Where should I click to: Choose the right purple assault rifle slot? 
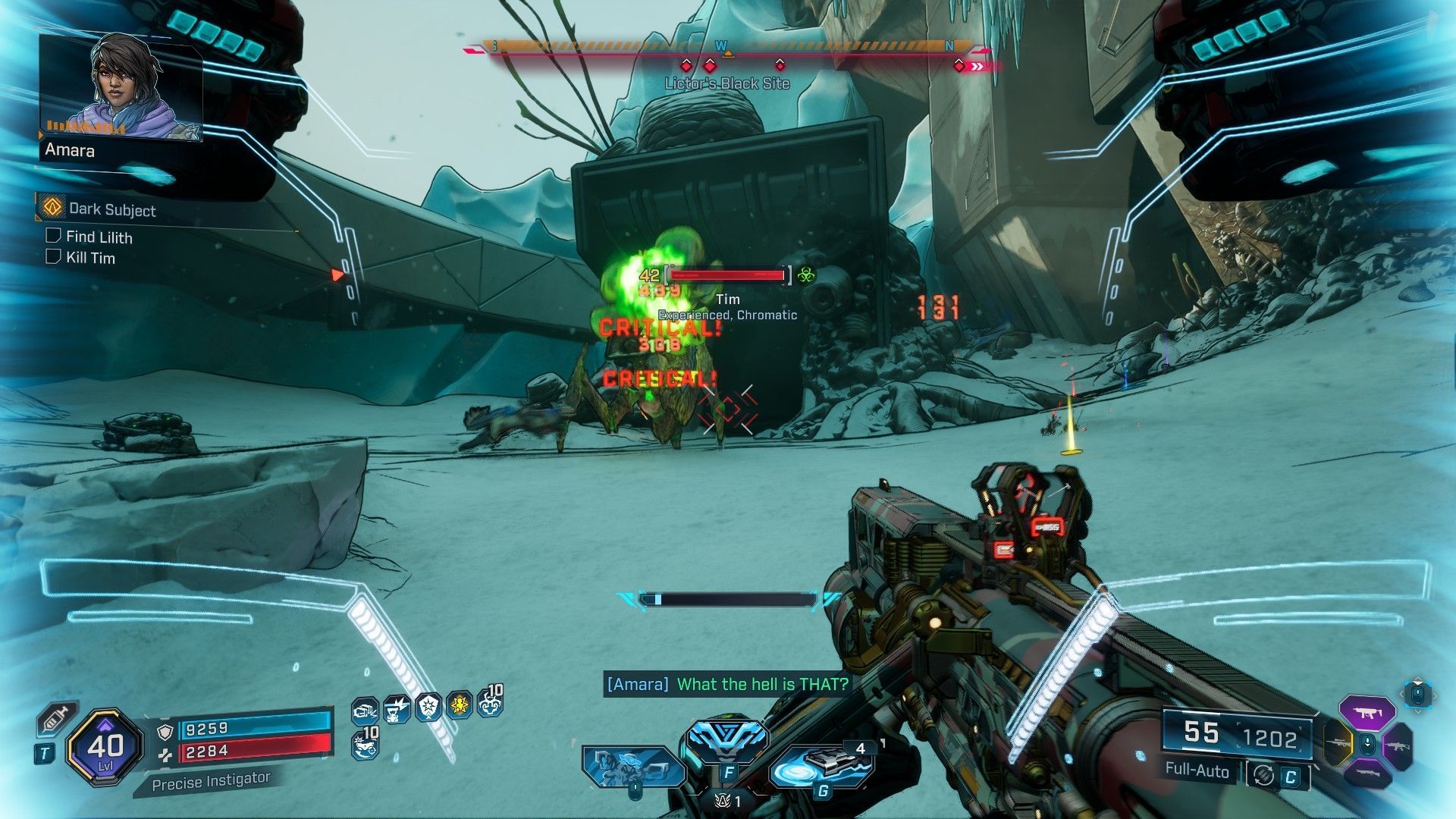click(x=1397, y=745)
